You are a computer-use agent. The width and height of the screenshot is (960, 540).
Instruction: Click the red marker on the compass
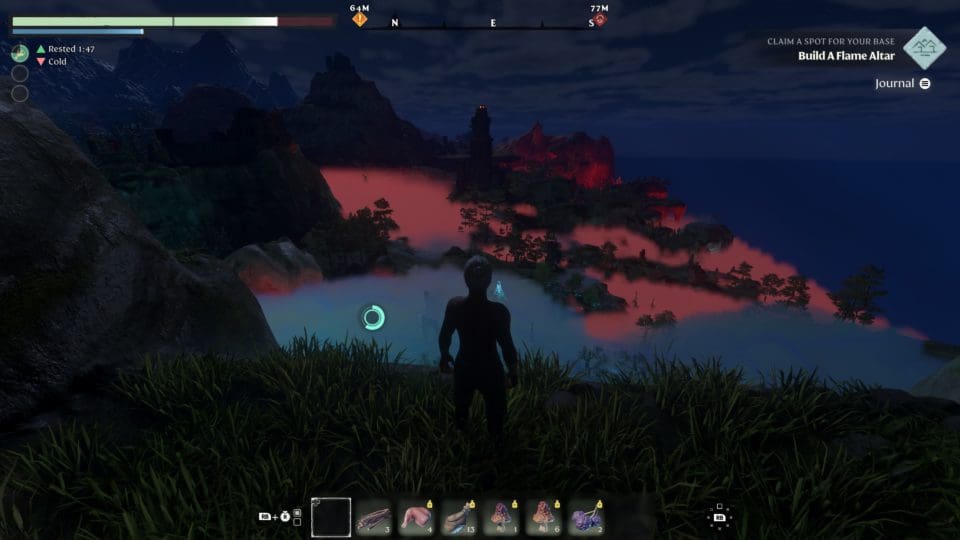click(x=599, y=19)
